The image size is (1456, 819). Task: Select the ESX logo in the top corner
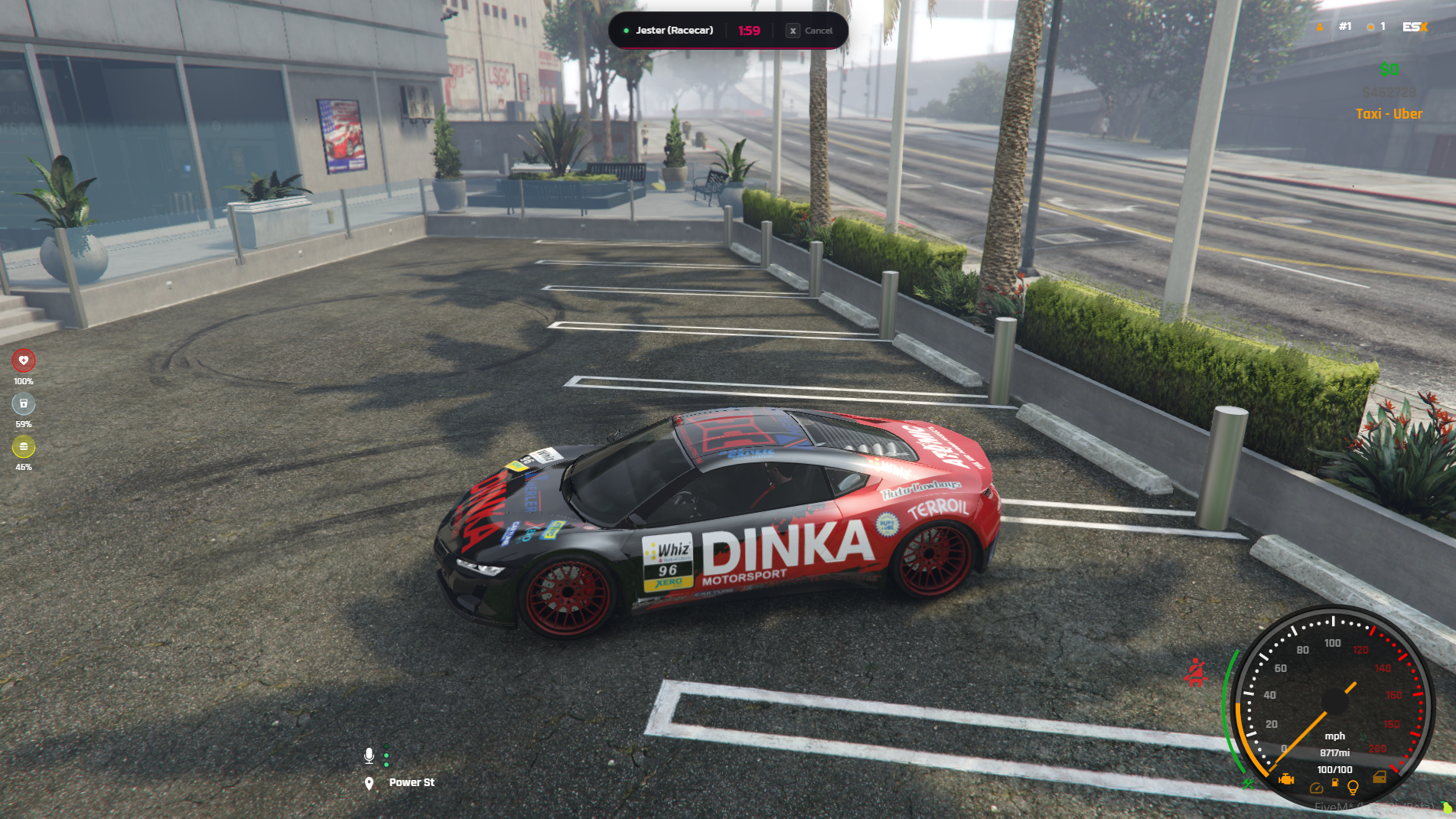1415,27
